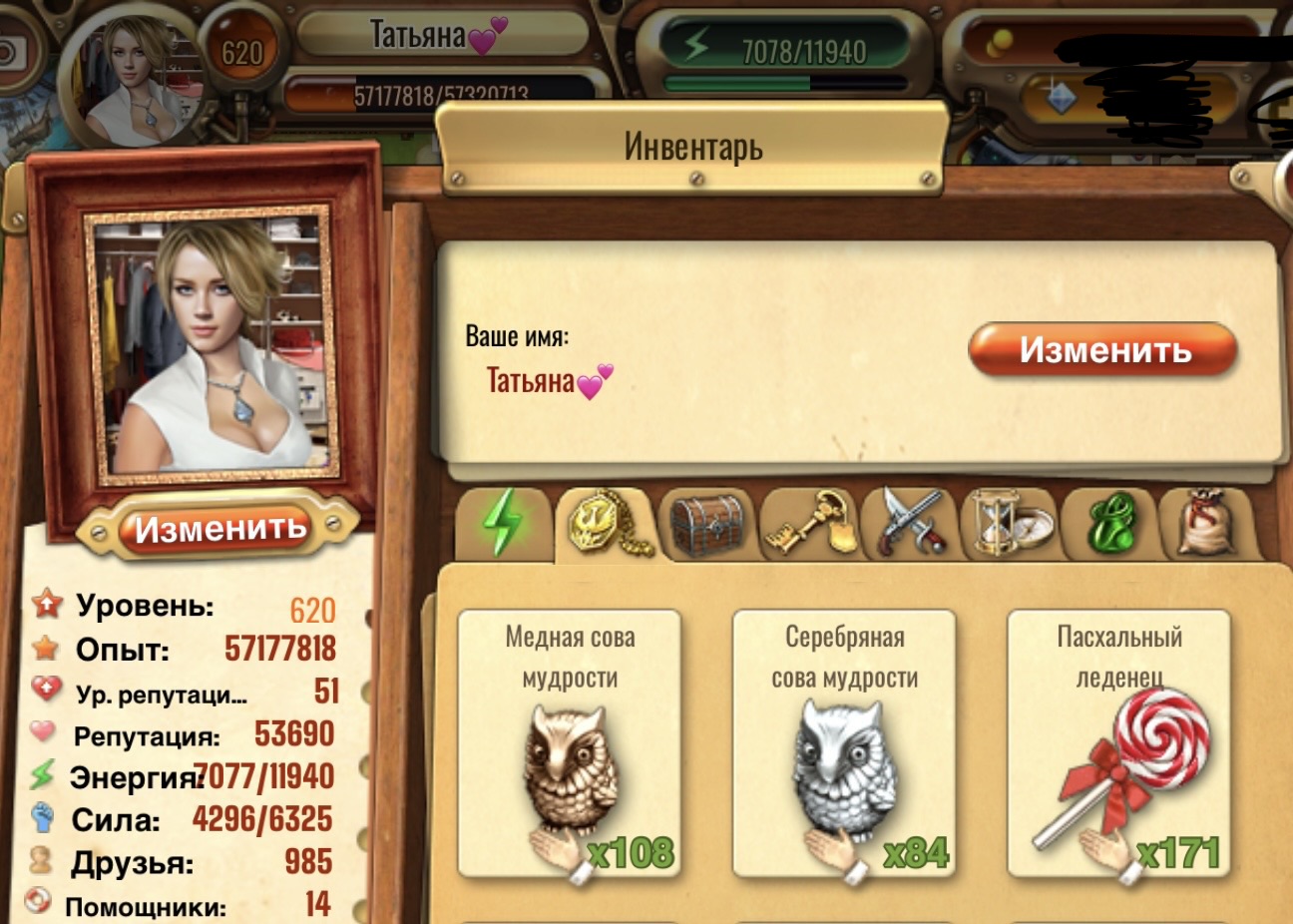The width and height of the screenshot is (1293, 924).
Task: Click the orange name change button
Action: tap(1102, 349)
